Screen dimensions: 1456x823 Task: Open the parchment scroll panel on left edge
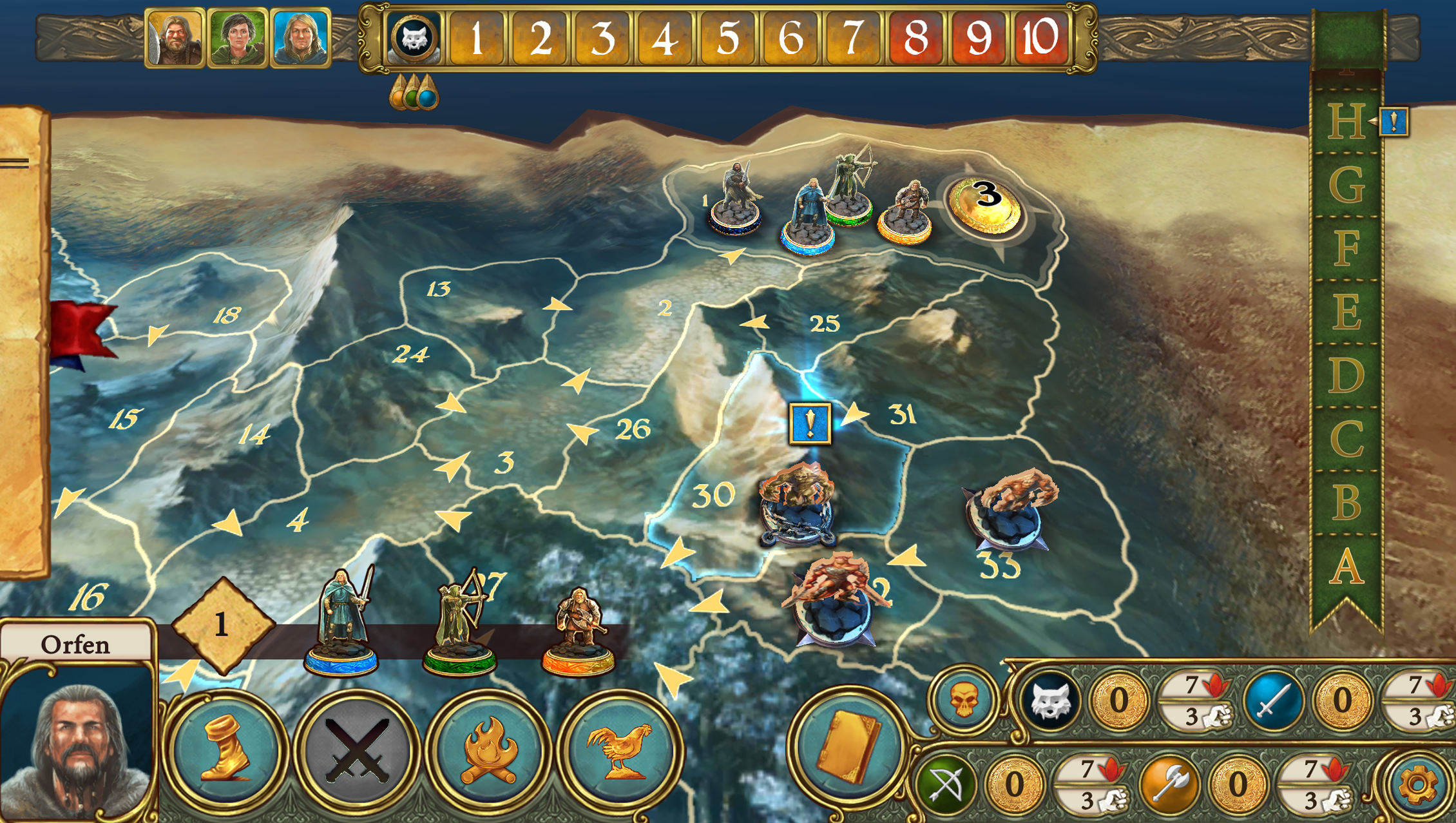[23, 342]
